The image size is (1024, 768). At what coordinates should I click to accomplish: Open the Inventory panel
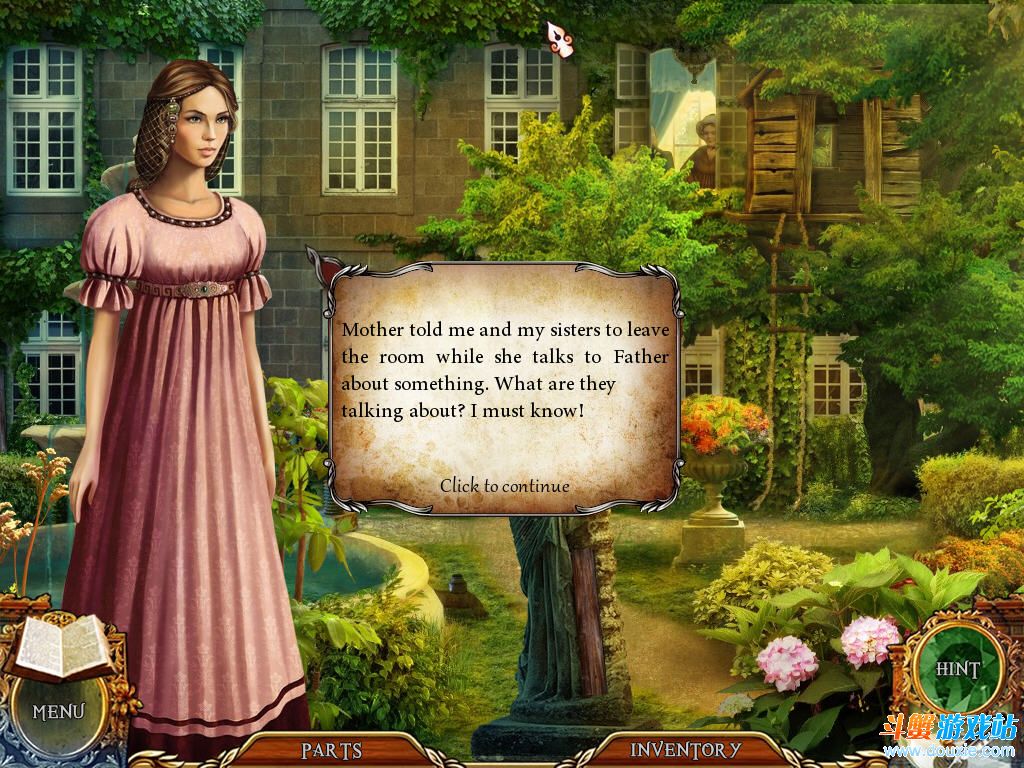tap(686, 749)
